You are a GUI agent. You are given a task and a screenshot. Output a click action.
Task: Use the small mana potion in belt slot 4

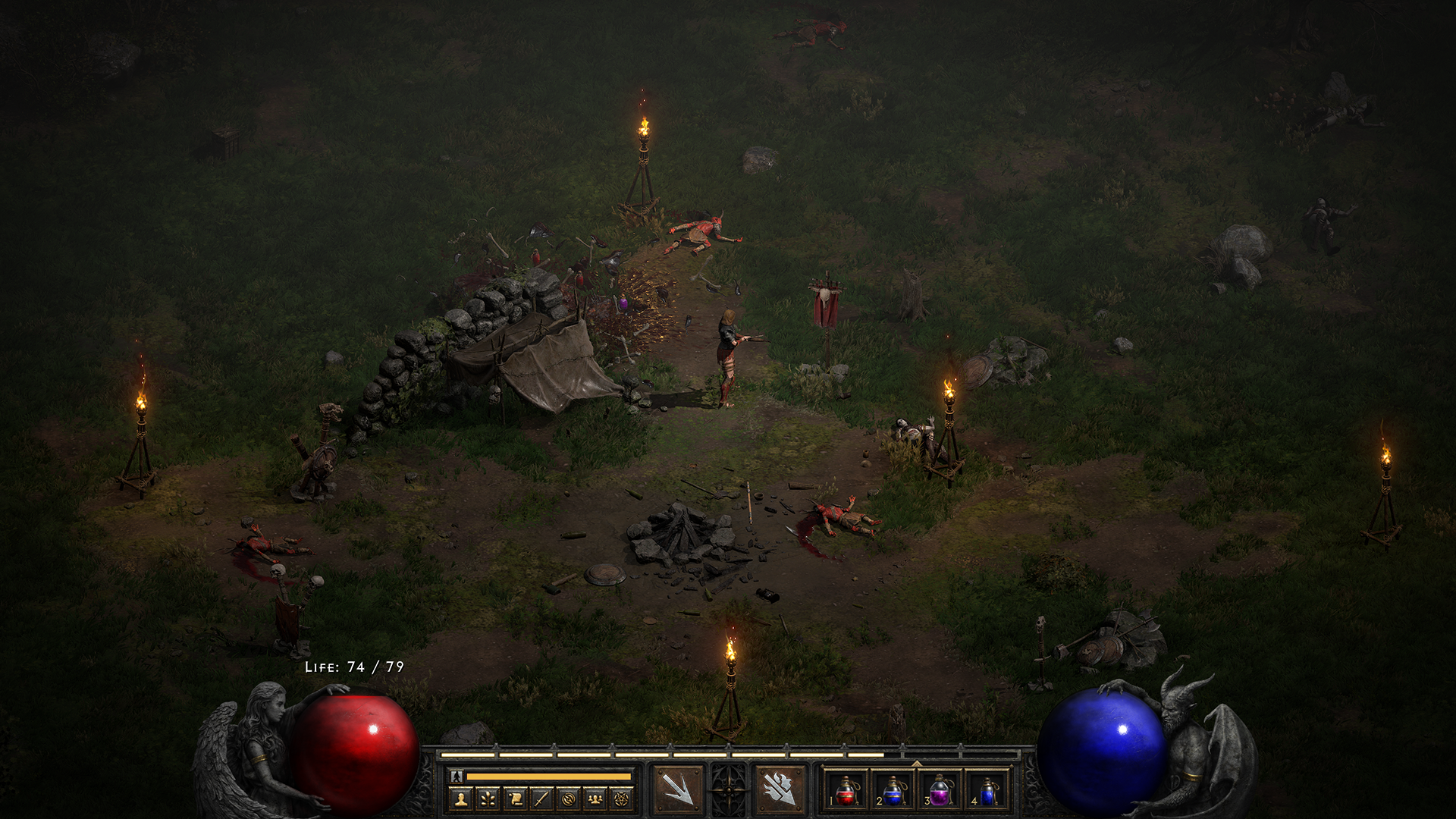987,791
